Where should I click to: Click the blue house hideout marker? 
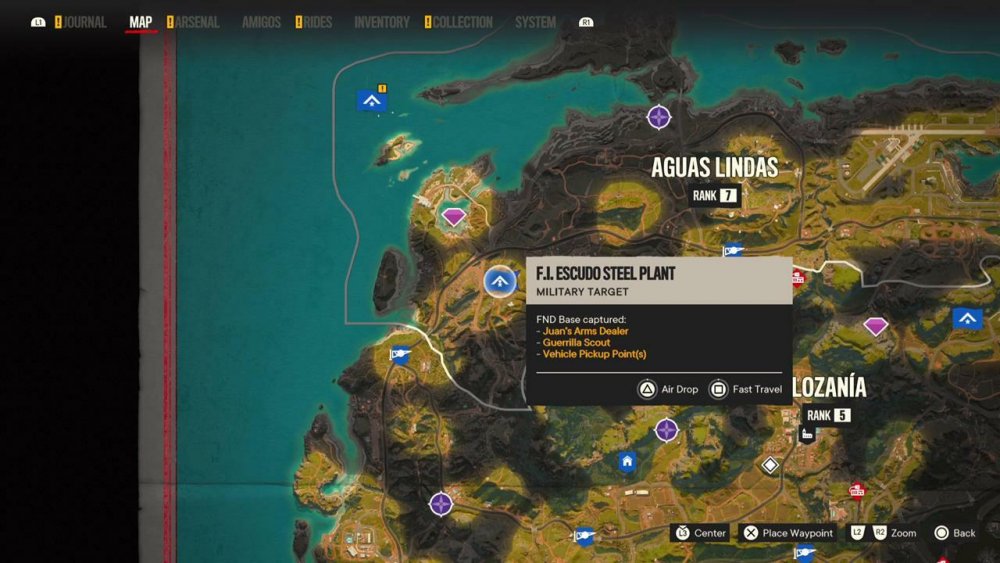627,461
